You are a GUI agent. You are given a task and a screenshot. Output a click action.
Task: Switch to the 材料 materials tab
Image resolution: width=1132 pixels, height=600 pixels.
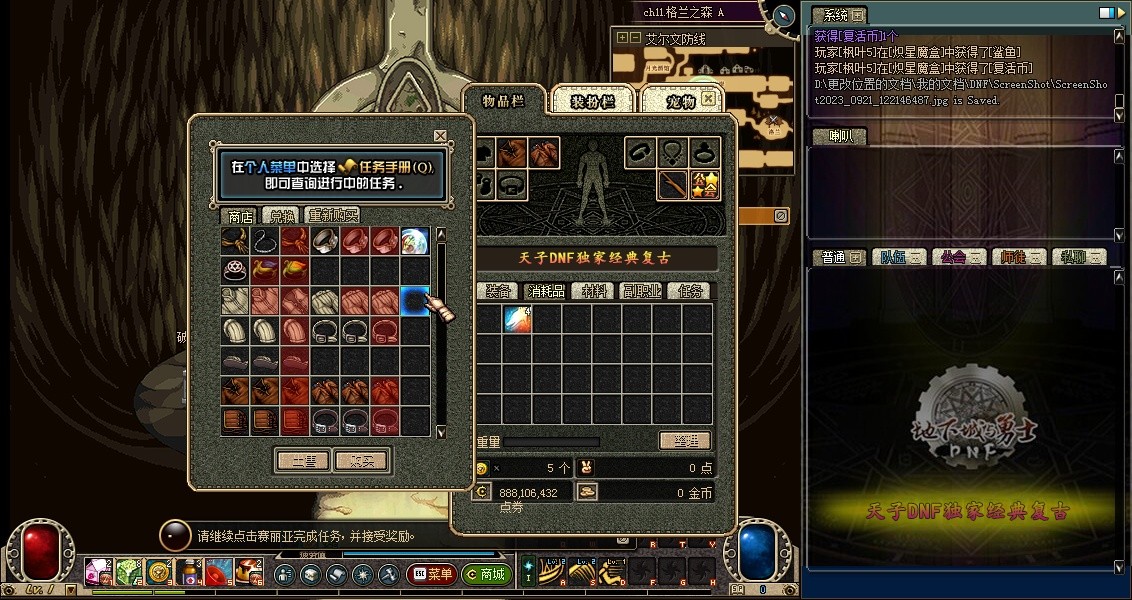pyautogui.click(x=594, y=291)
